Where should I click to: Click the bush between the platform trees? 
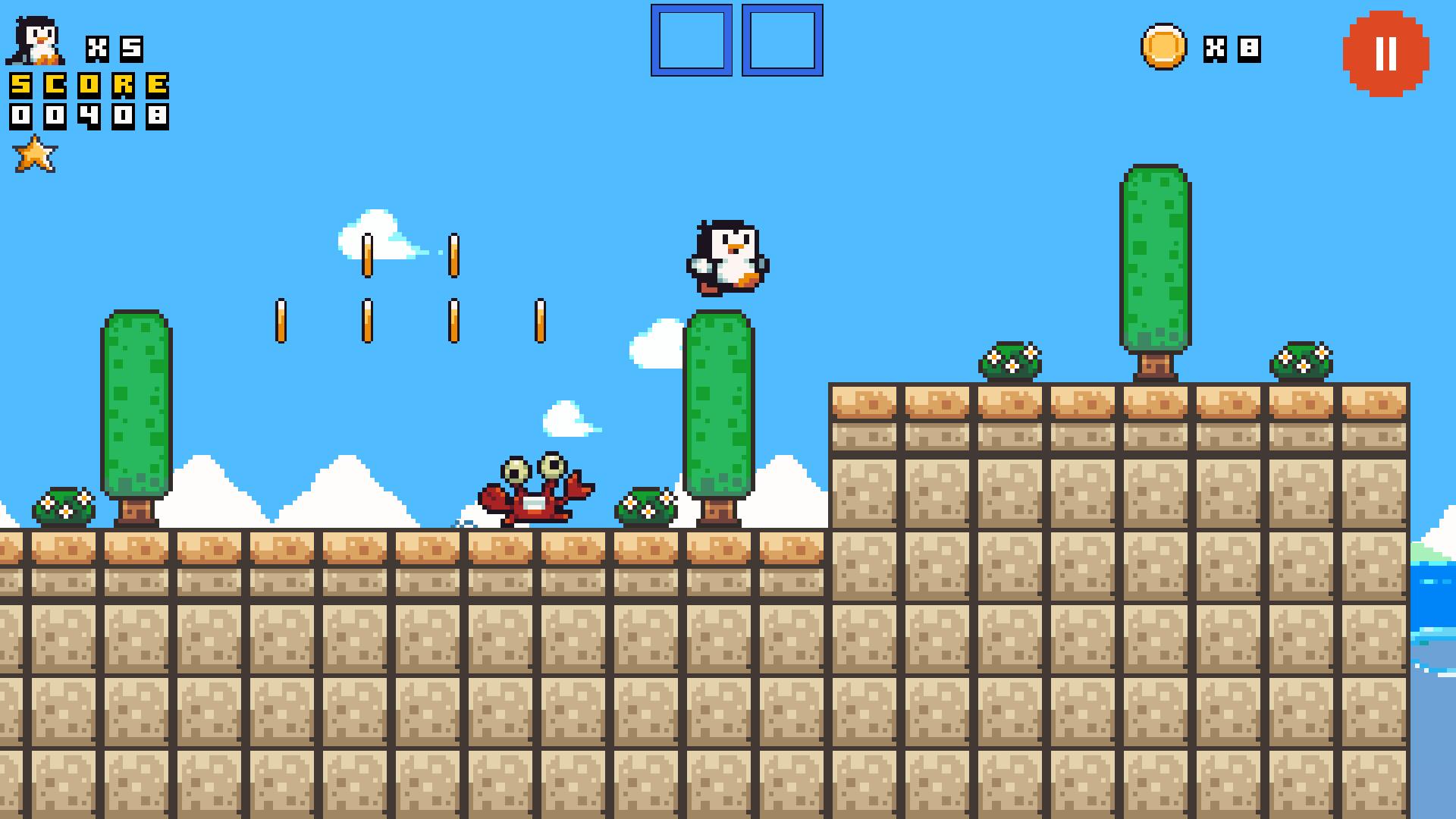click(x=1011, y=358)
